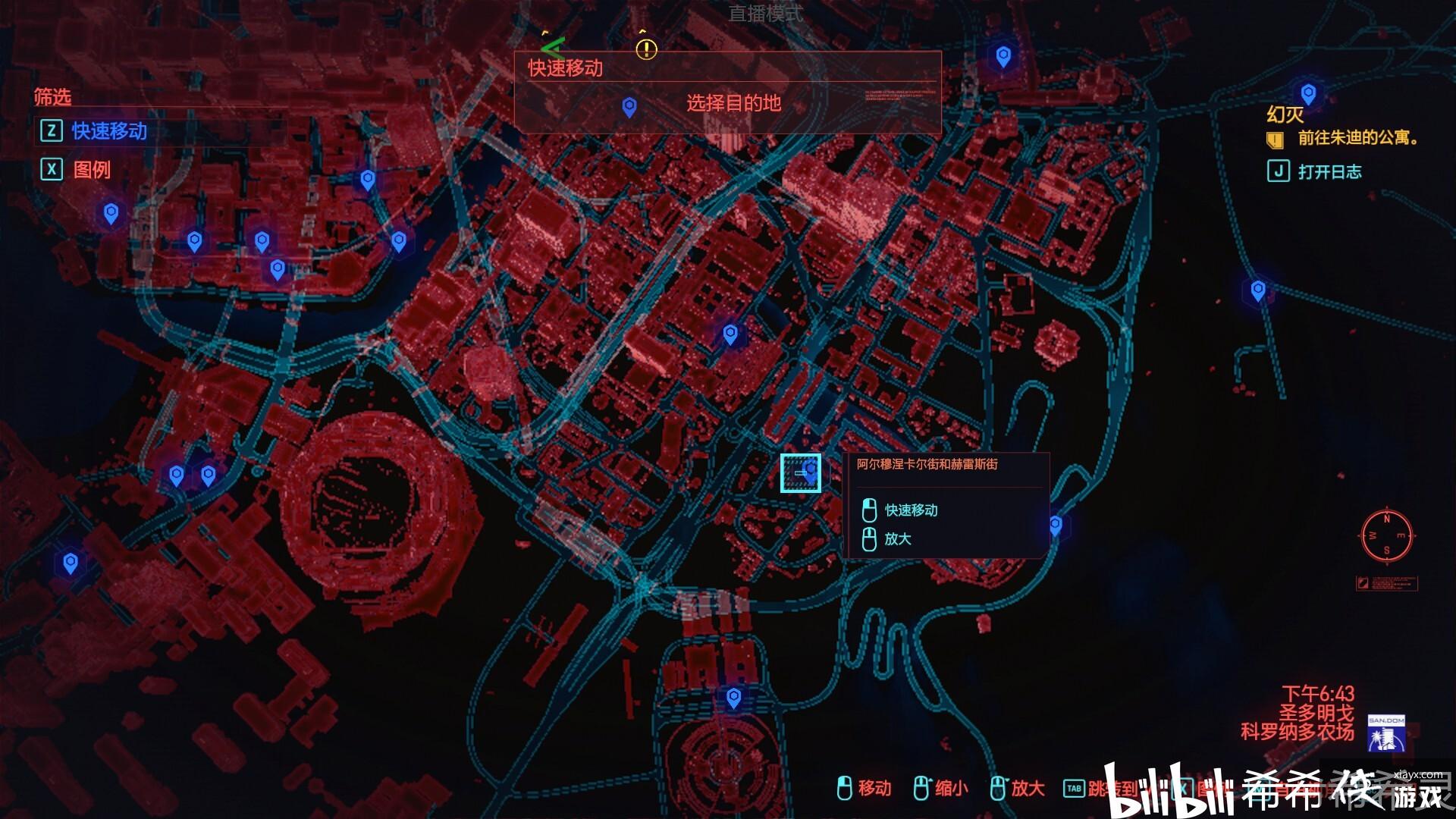Choose 快速移动 in the location tooltip

(912, 510)
